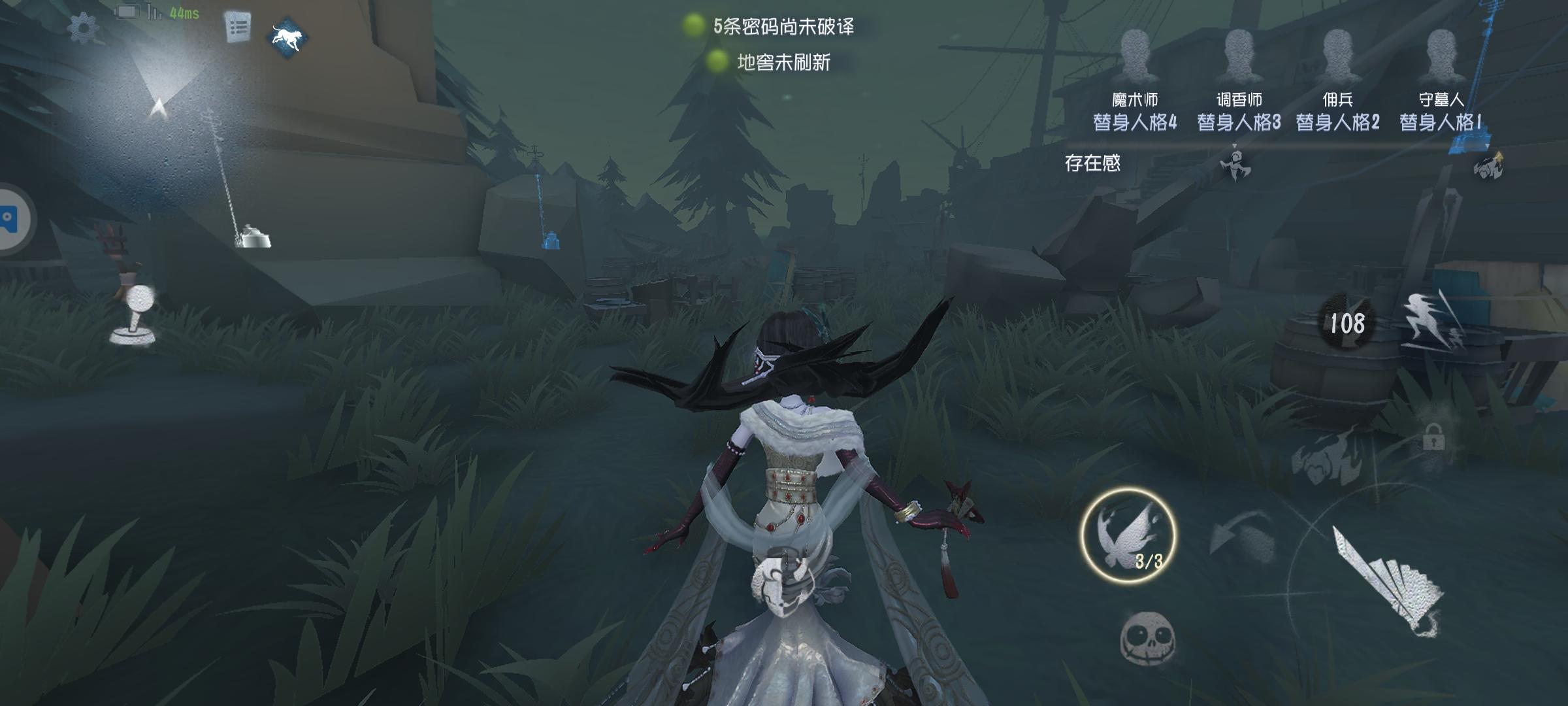1568x706 pixels.
Task: Use the butterfly skill showing 3/3
Action: click(x=1128, y=536)
